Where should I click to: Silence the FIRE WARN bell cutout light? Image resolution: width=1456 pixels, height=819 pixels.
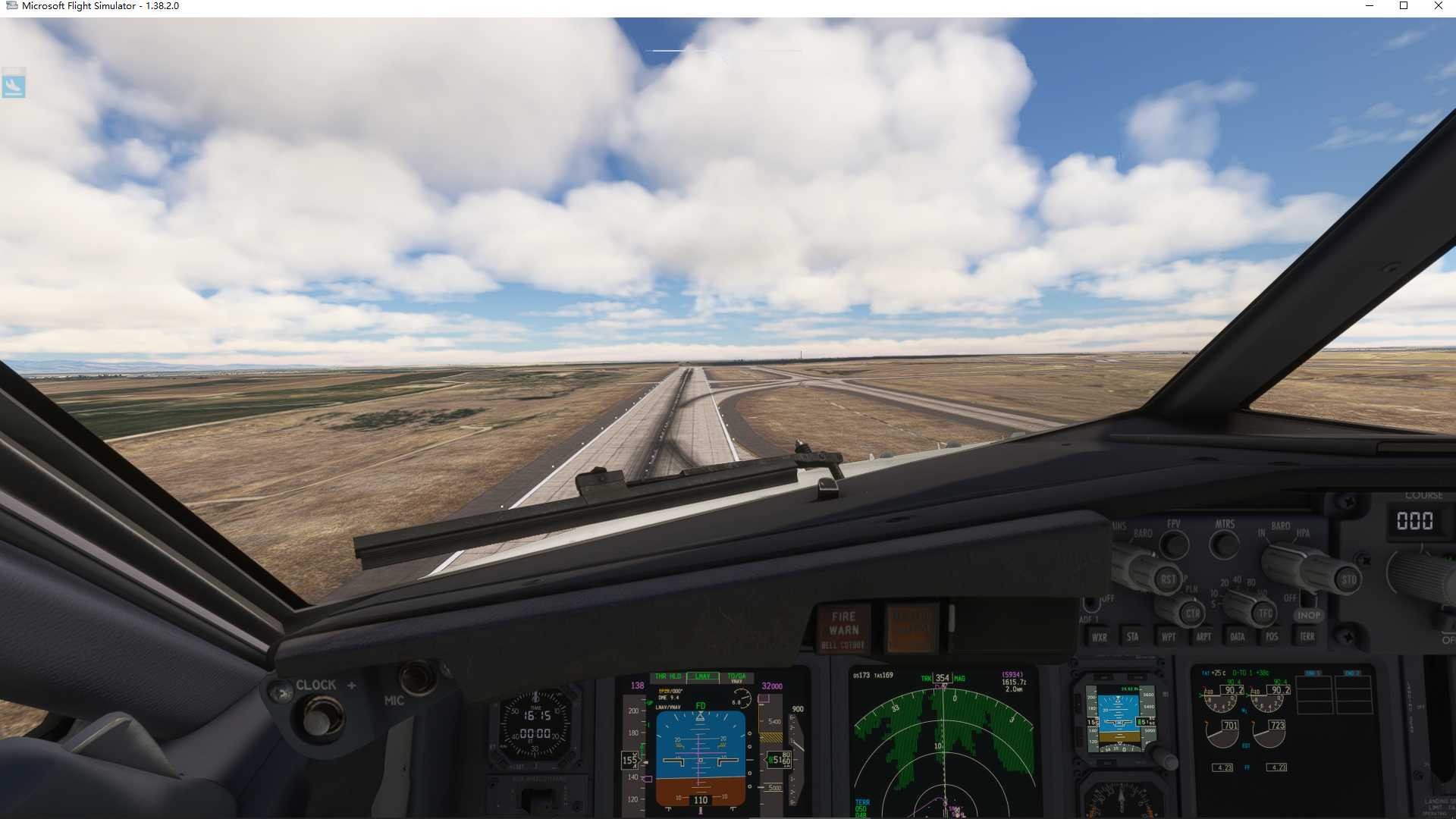point(843,629)
